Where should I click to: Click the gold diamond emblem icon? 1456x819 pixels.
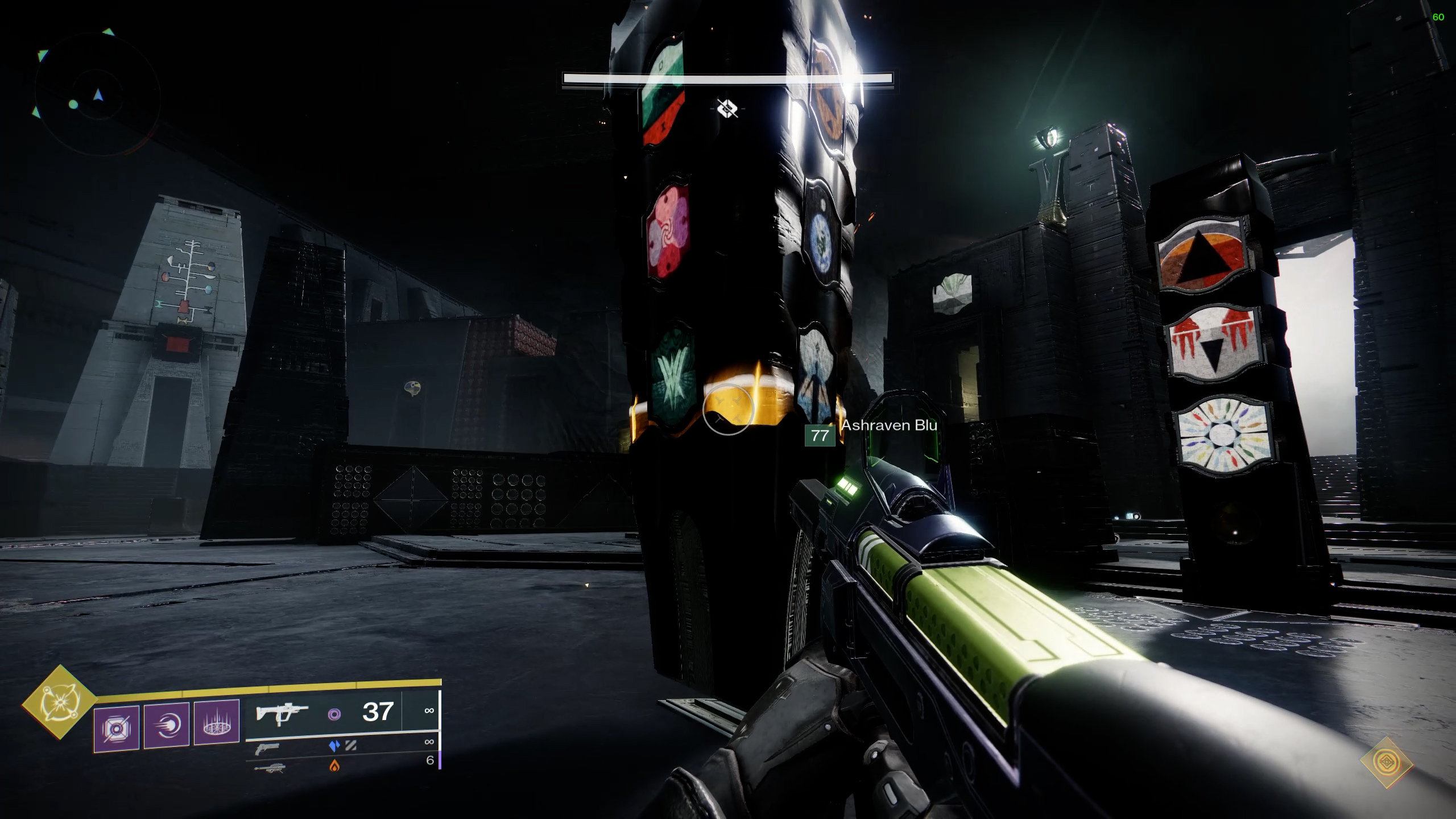coord(1386,762)
